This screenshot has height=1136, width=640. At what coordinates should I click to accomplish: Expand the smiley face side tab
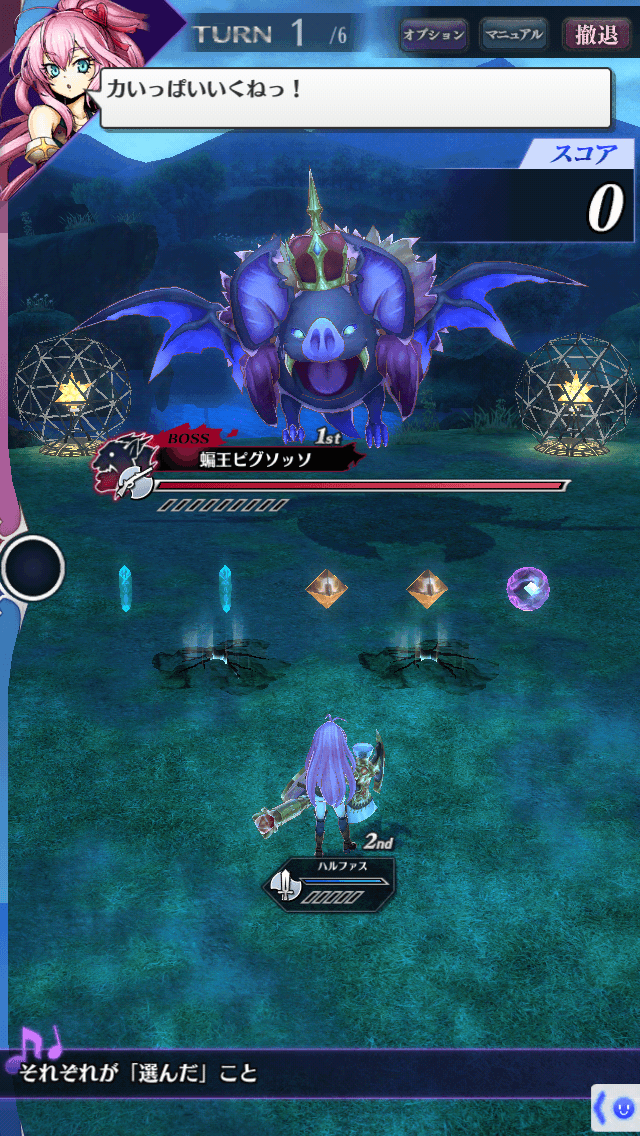pyautogui.click(x=616, y=1109)
